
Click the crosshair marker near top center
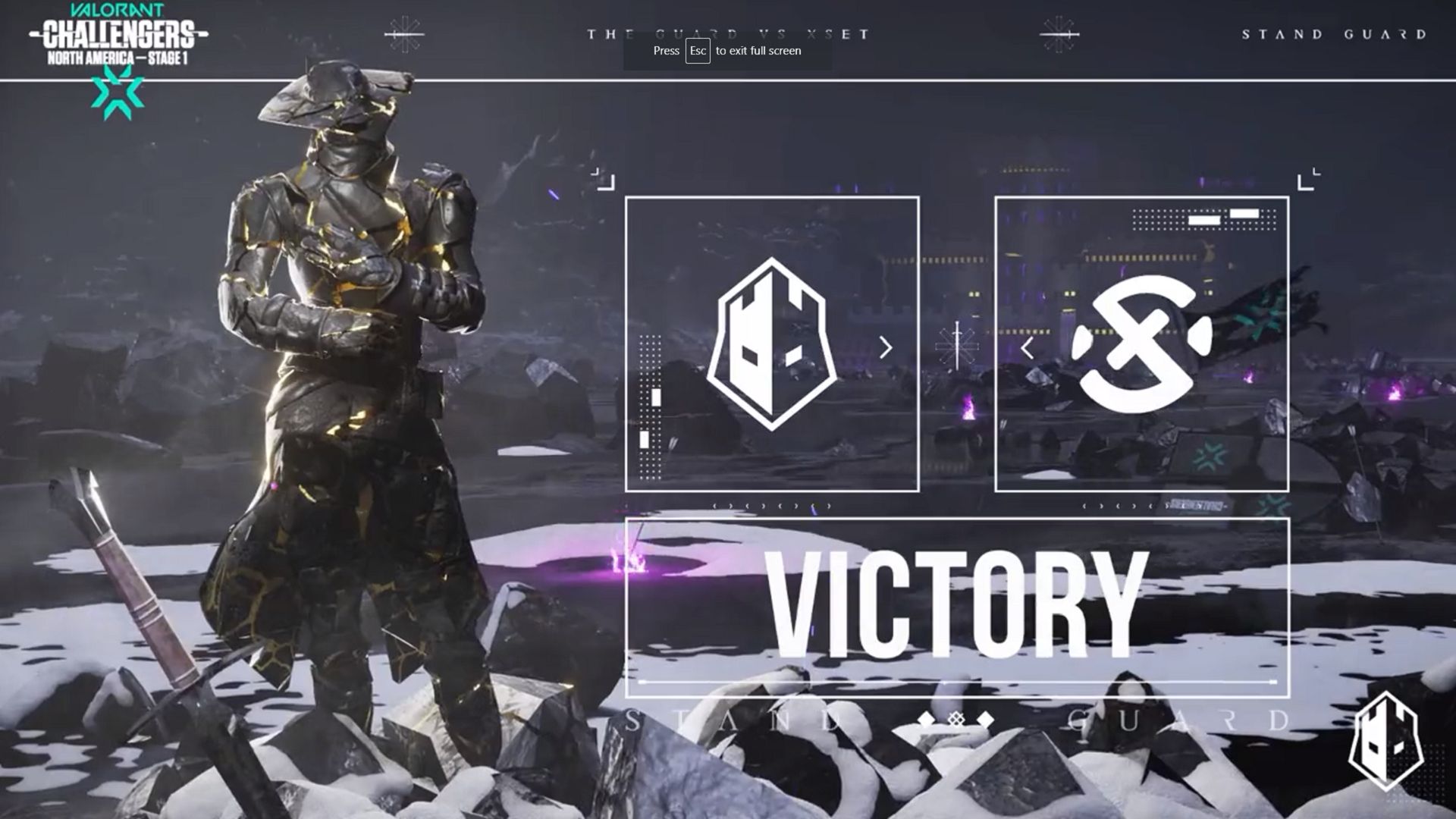(x=406, y=34)
